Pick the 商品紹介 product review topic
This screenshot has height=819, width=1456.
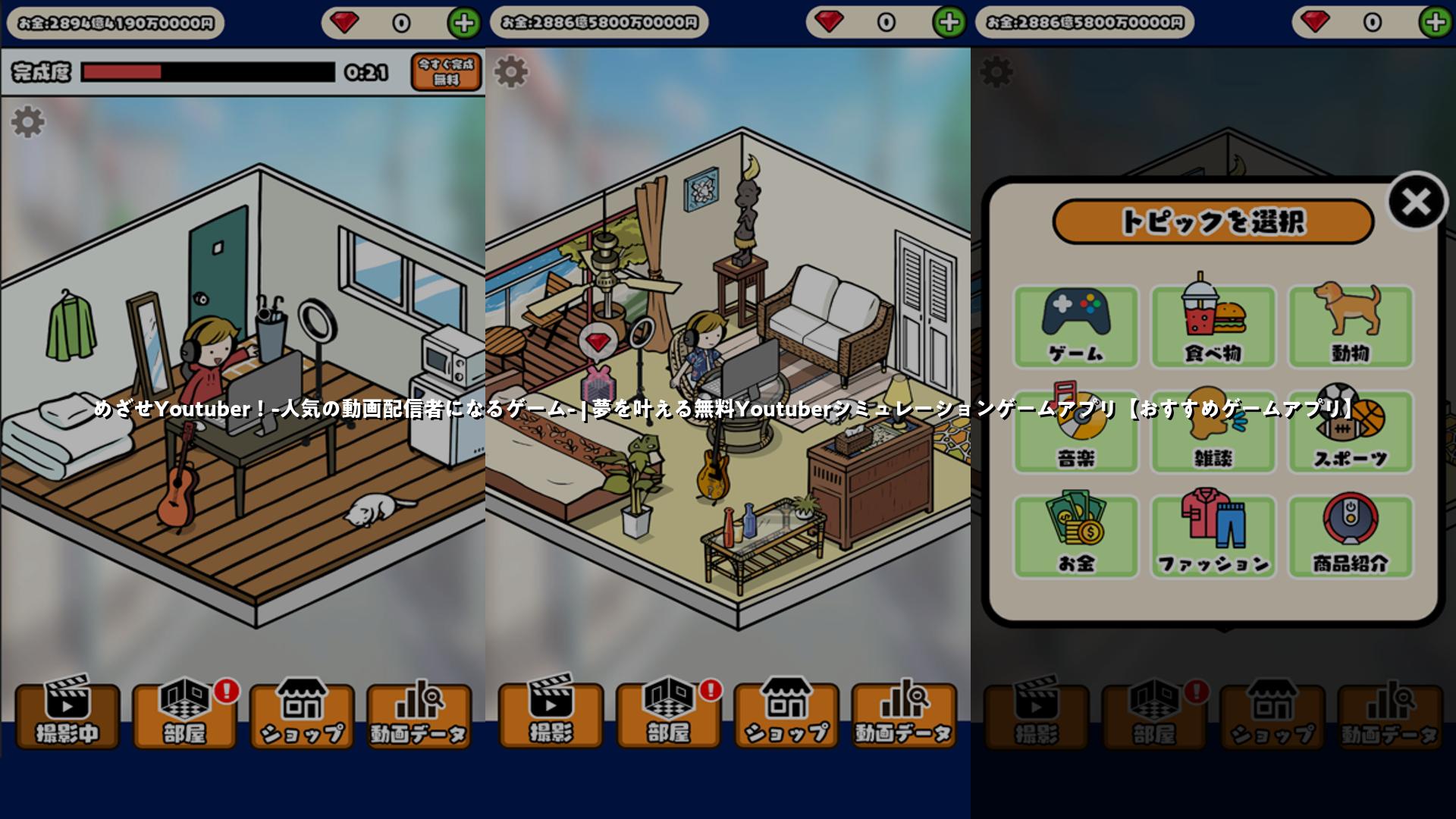point(1351,537)
